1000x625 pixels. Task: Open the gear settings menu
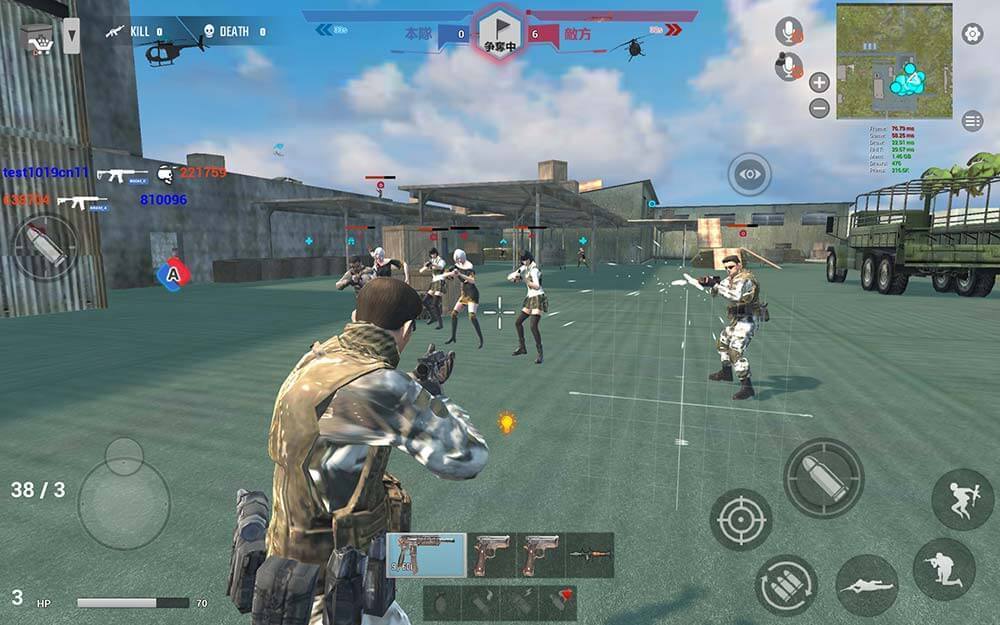pyautogui.click(x=972, y=34)
